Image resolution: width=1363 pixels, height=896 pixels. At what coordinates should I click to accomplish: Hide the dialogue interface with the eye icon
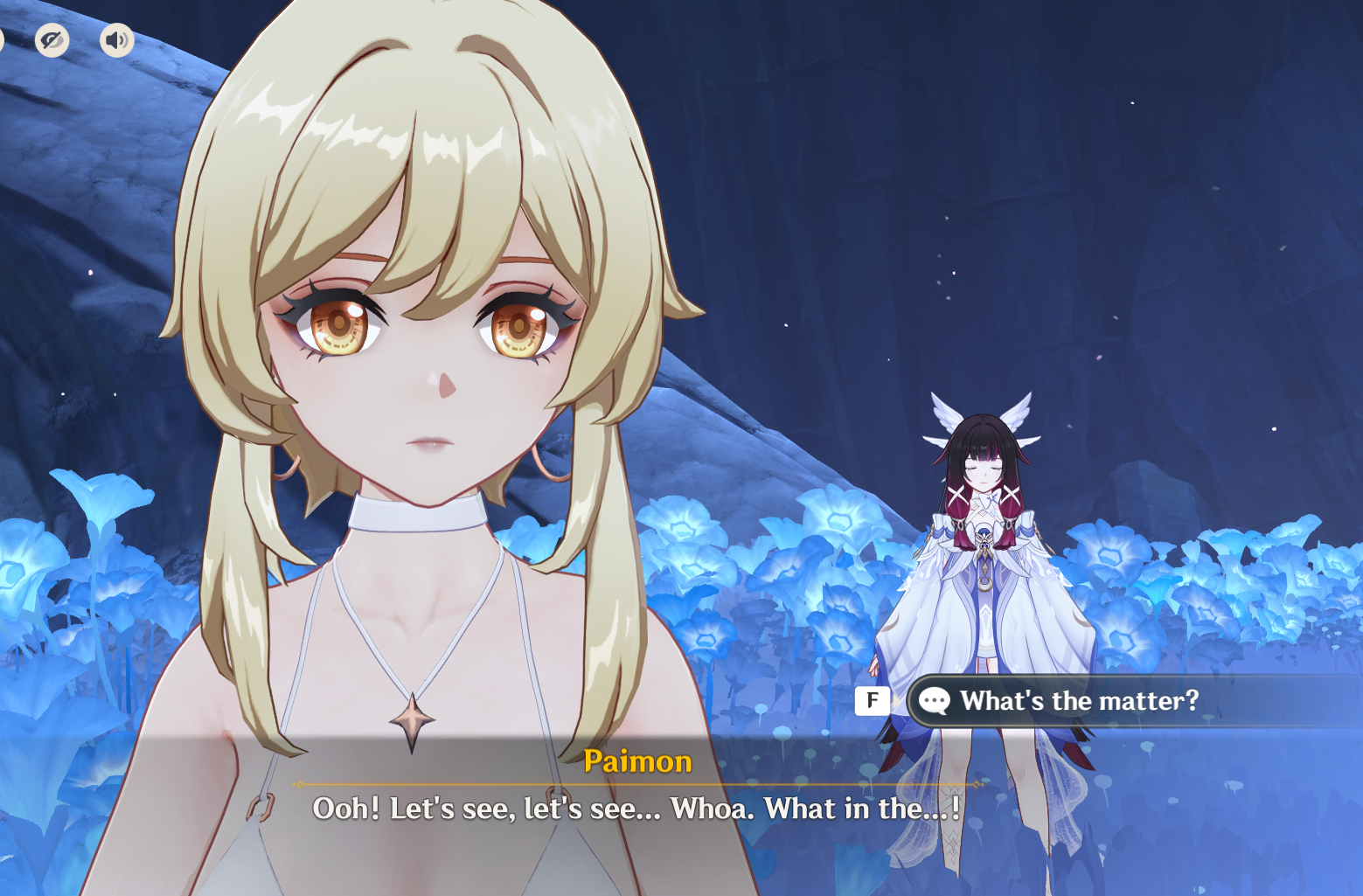point(52,40)
